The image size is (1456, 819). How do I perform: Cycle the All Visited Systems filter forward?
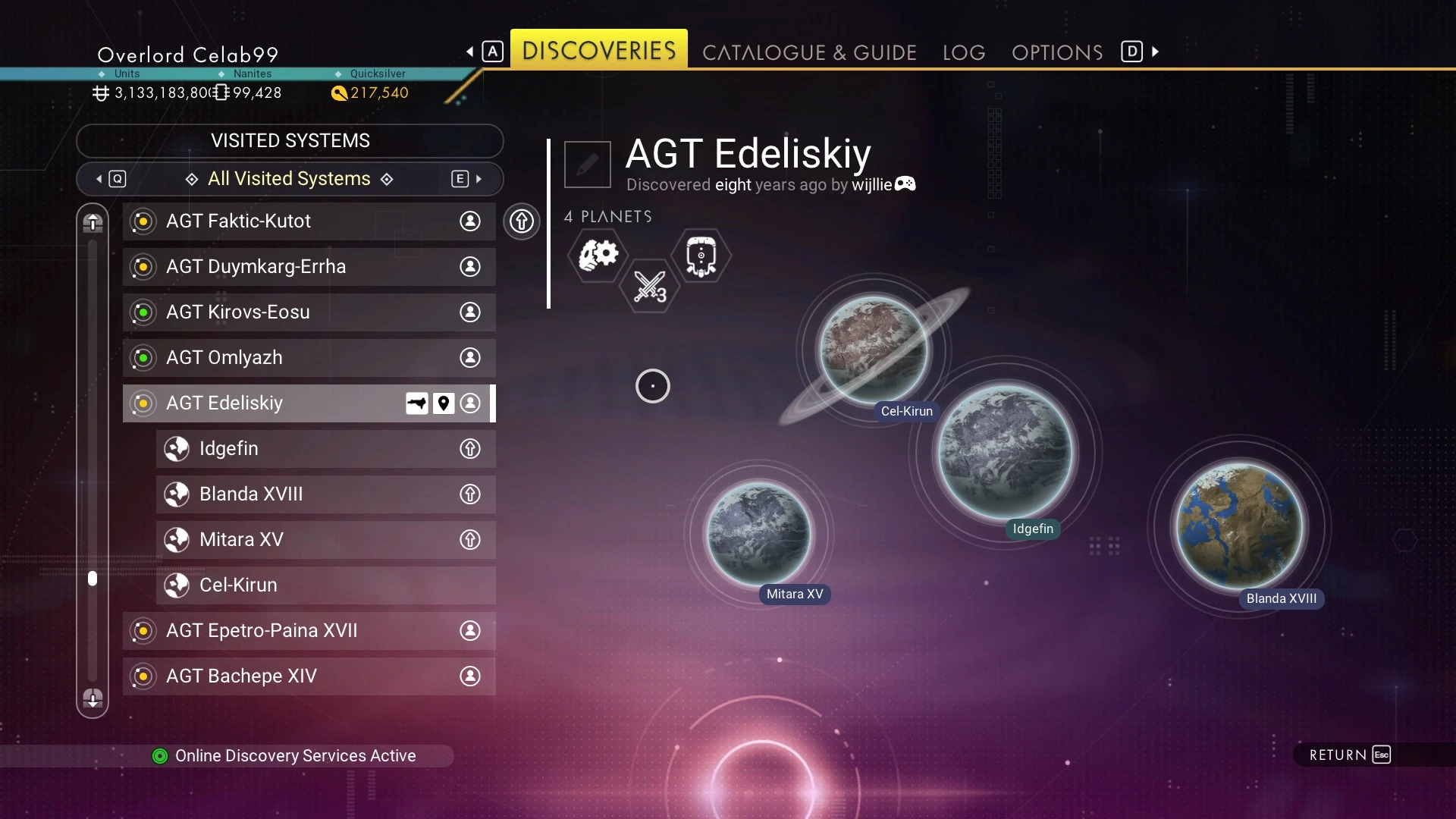(x=467, y=179)
